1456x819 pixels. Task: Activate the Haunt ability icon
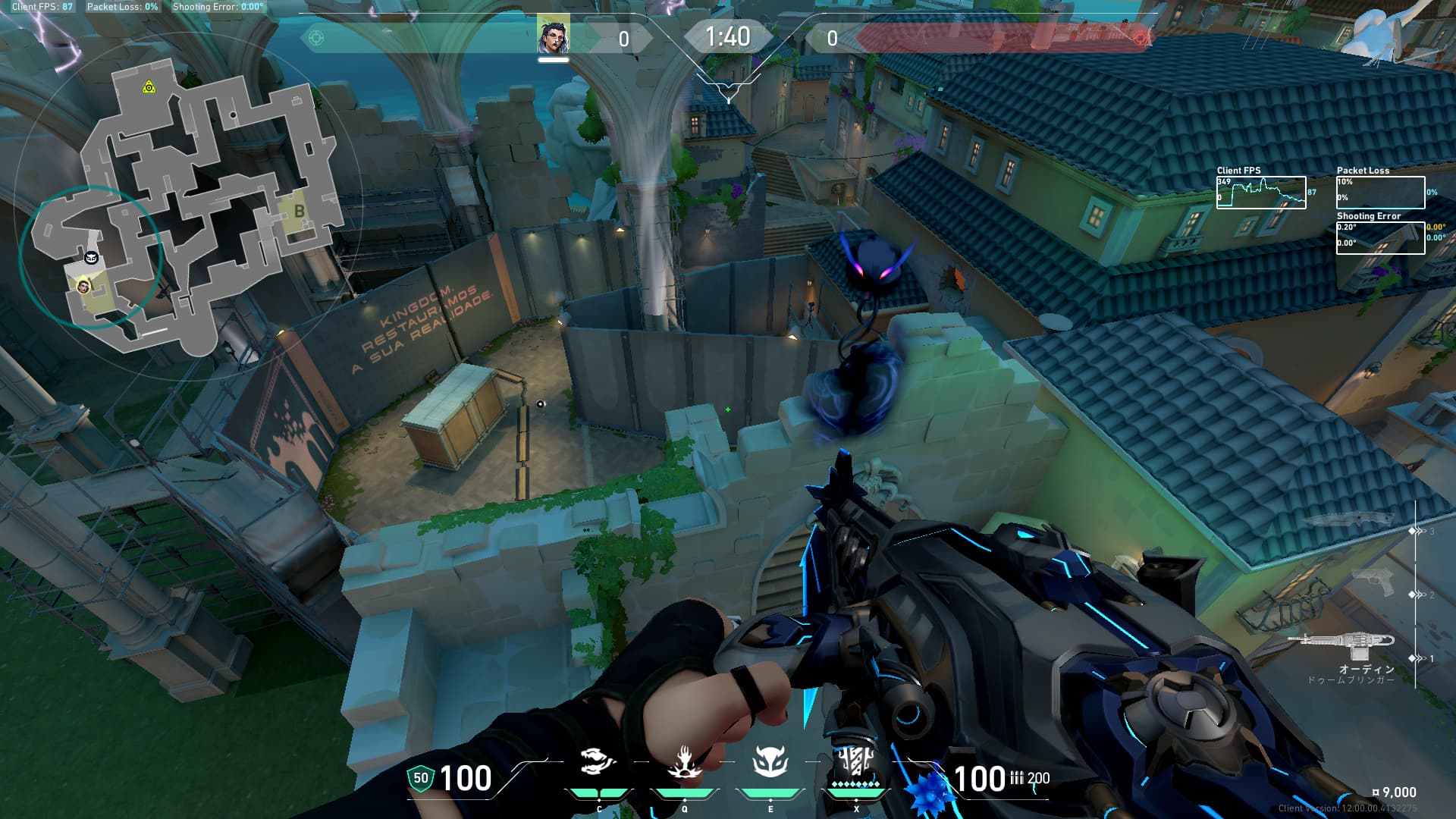770,762
